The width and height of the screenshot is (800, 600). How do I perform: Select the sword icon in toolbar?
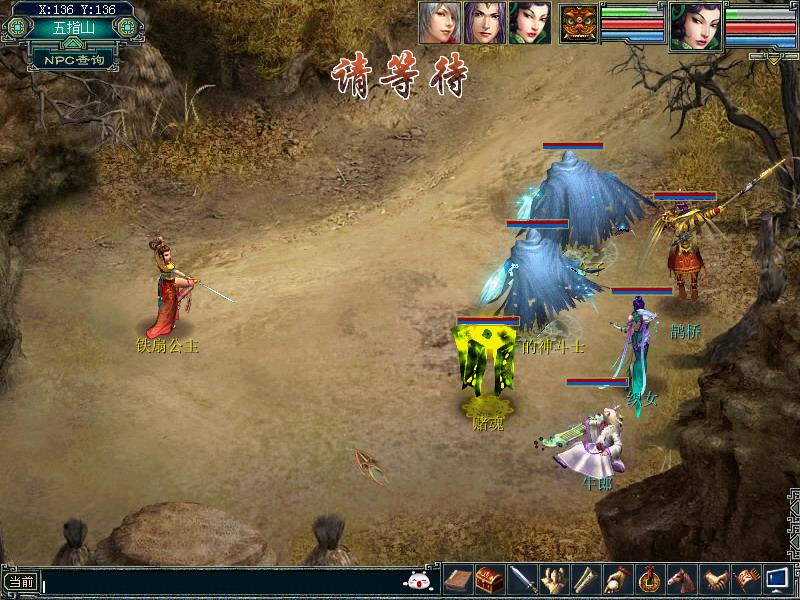pos(523,579)
